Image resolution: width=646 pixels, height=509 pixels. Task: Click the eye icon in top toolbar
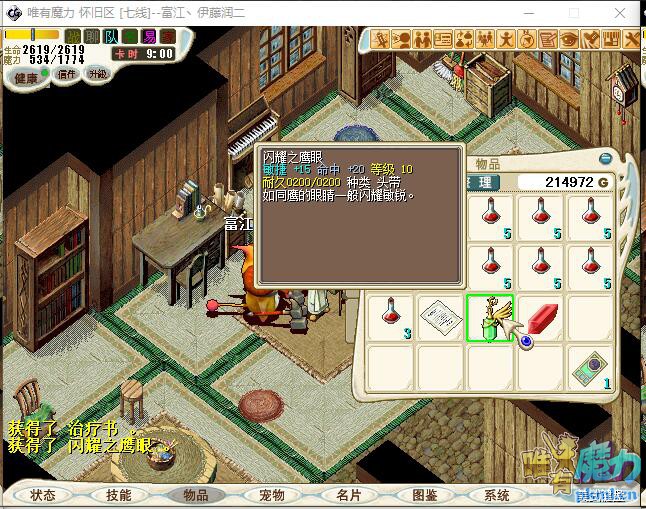pos(569,39)
